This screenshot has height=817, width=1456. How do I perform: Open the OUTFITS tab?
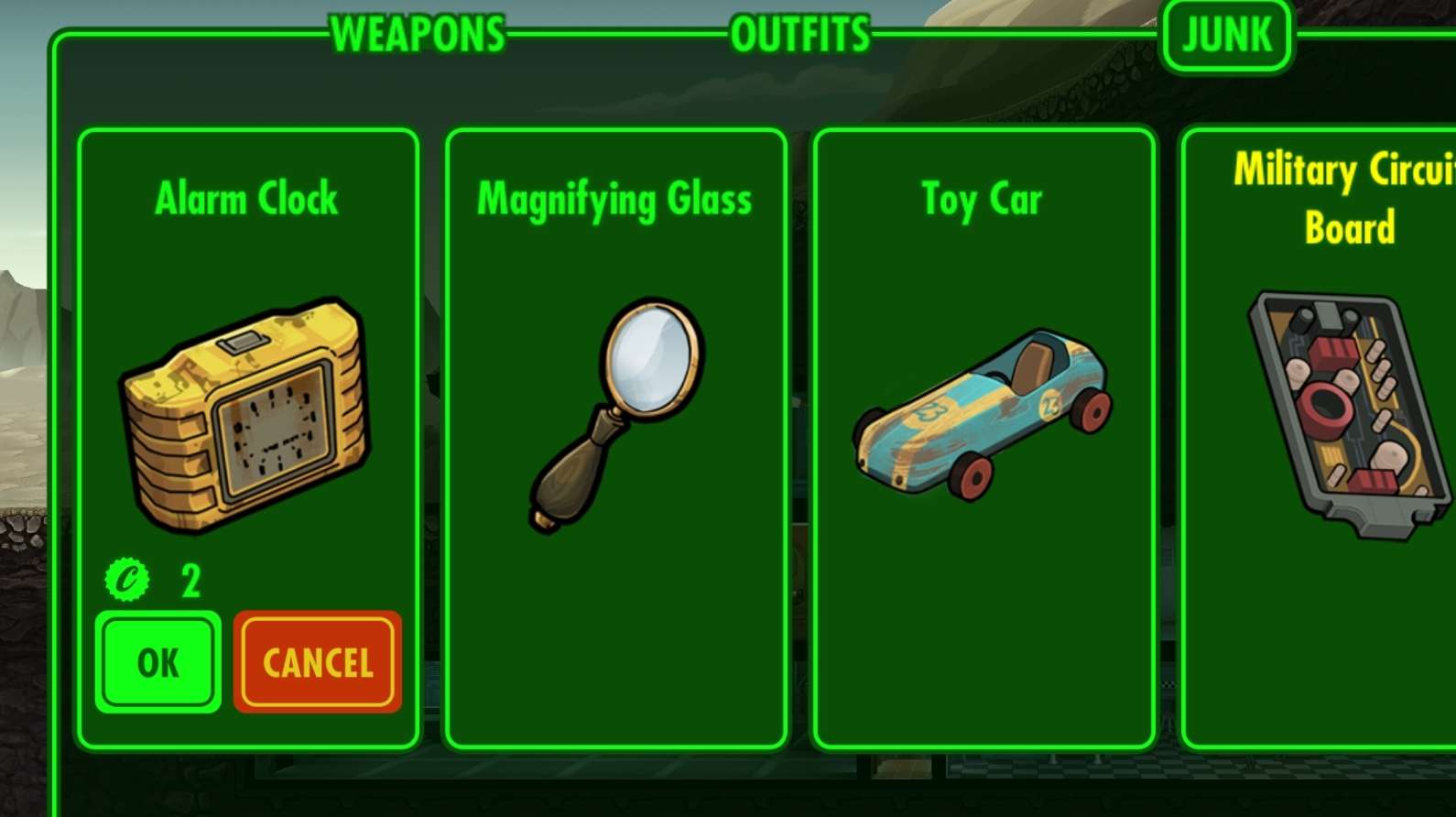[x=799, y=33]
